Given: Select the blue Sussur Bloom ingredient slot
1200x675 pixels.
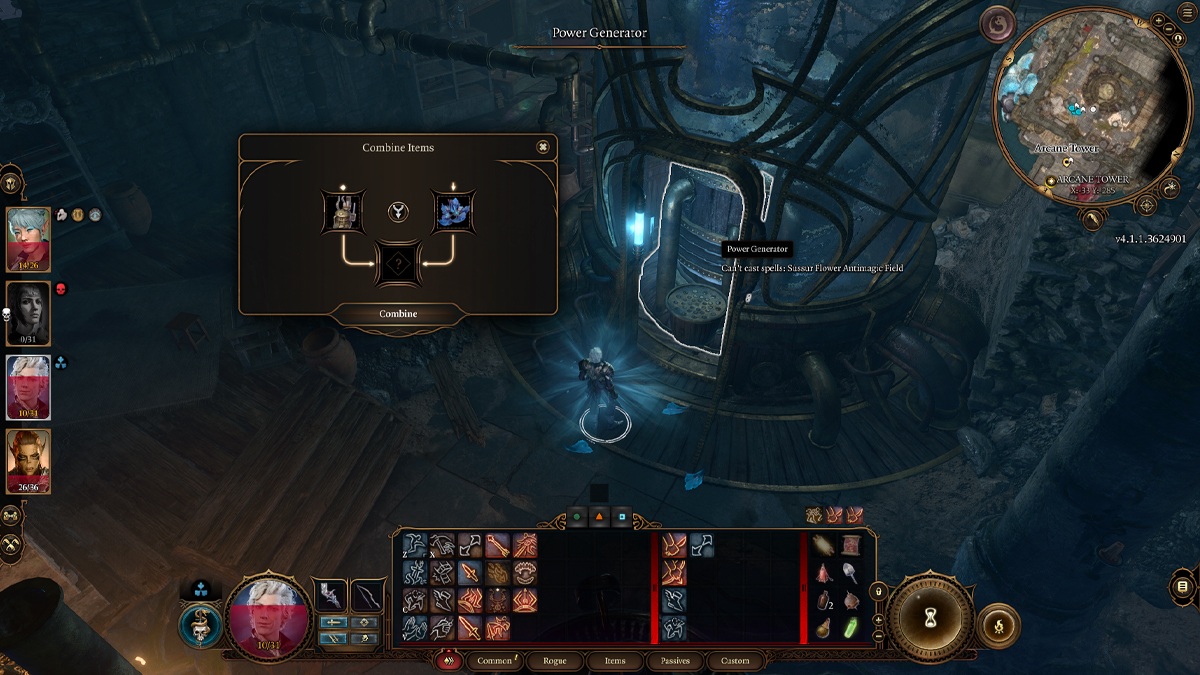Looking at the screenshot, I should pyautogui.click(x=452, y=211).
